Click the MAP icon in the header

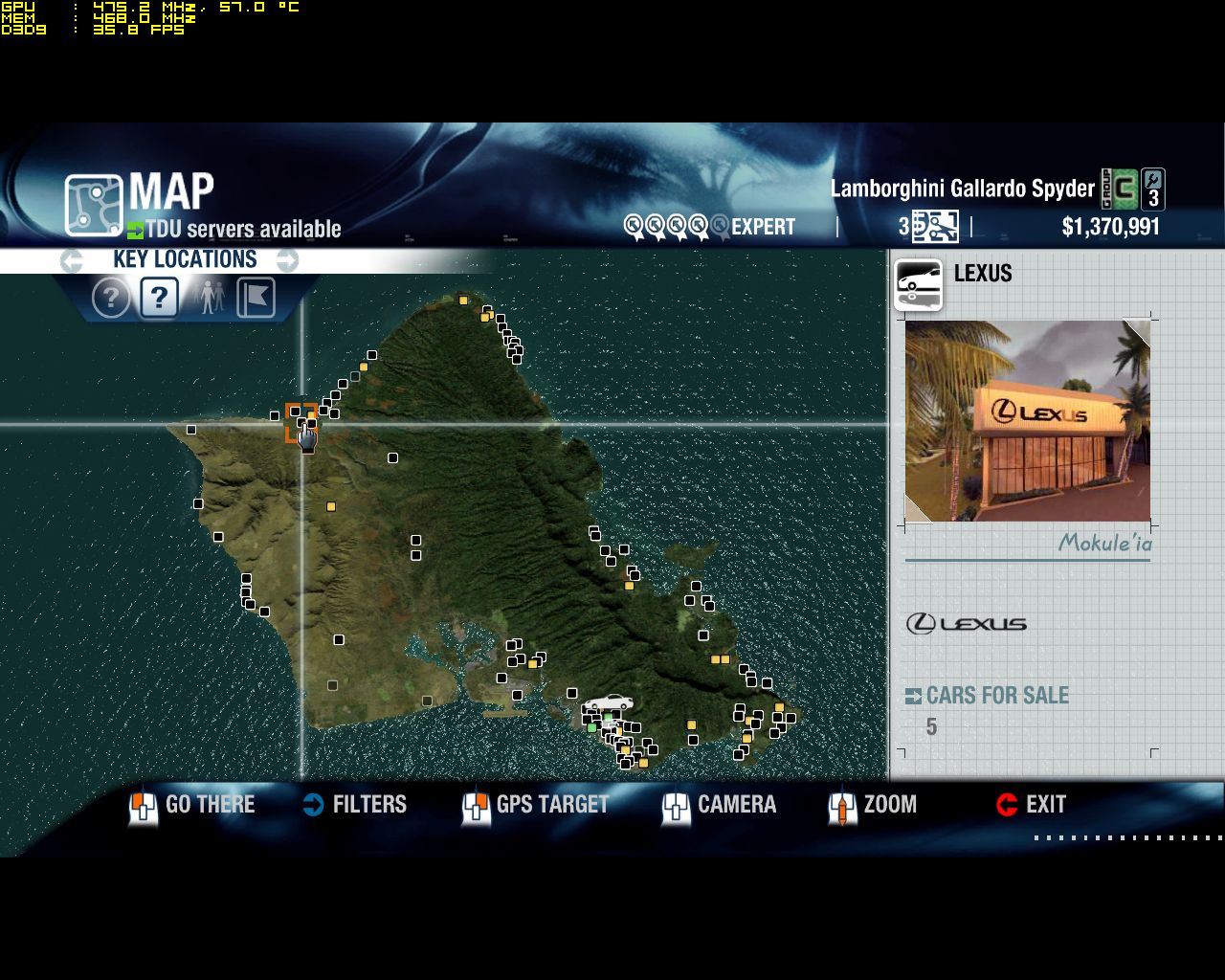click(94, 205)
